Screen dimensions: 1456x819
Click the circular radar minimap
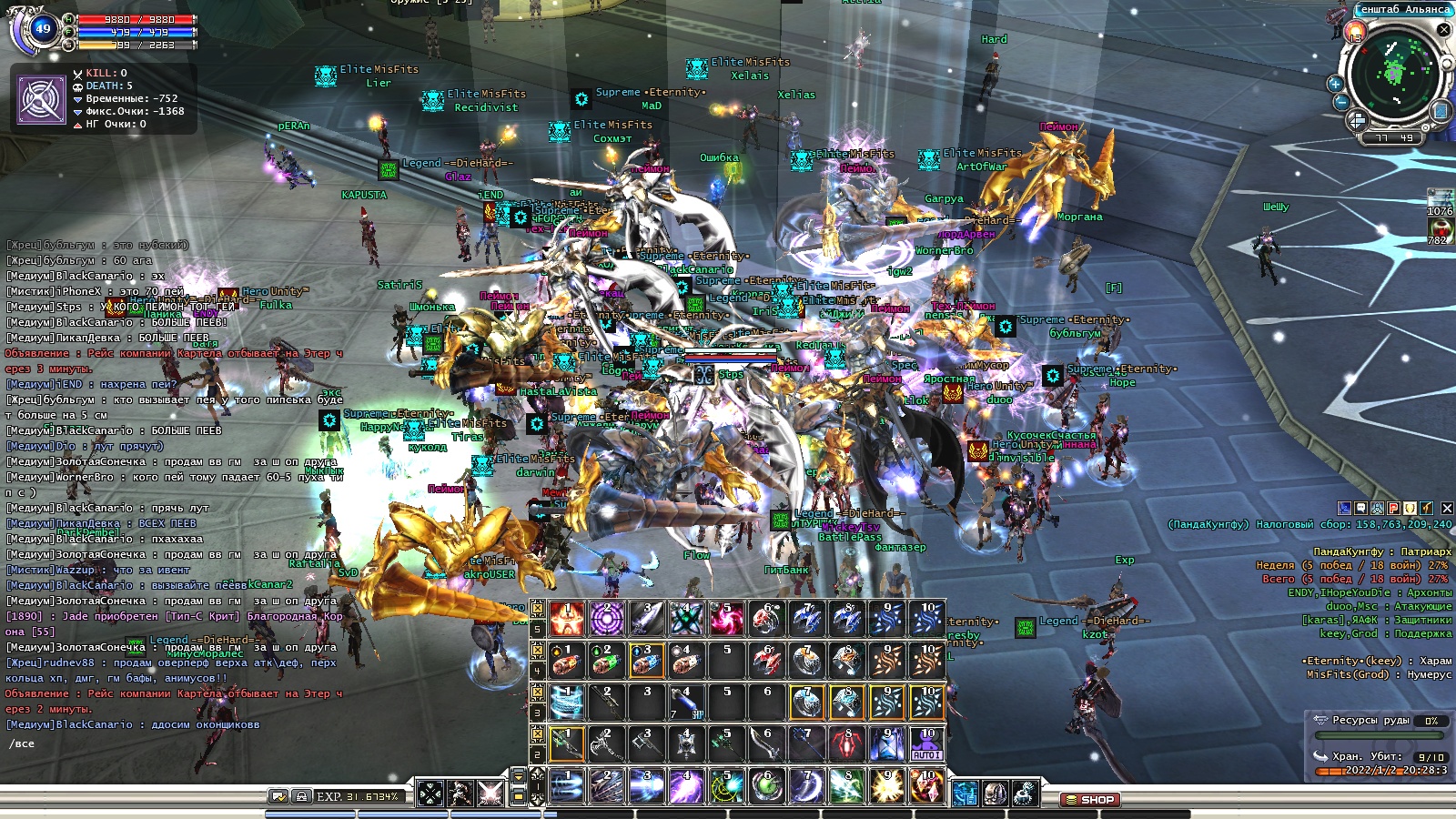[x=1392, y=73]
